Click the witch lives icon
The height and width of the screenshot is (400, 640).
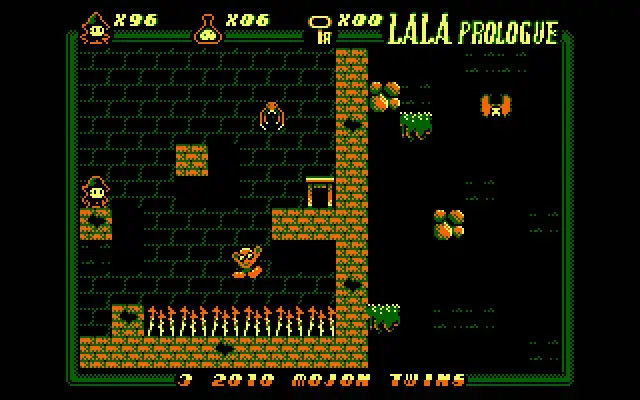click(96, 27)
